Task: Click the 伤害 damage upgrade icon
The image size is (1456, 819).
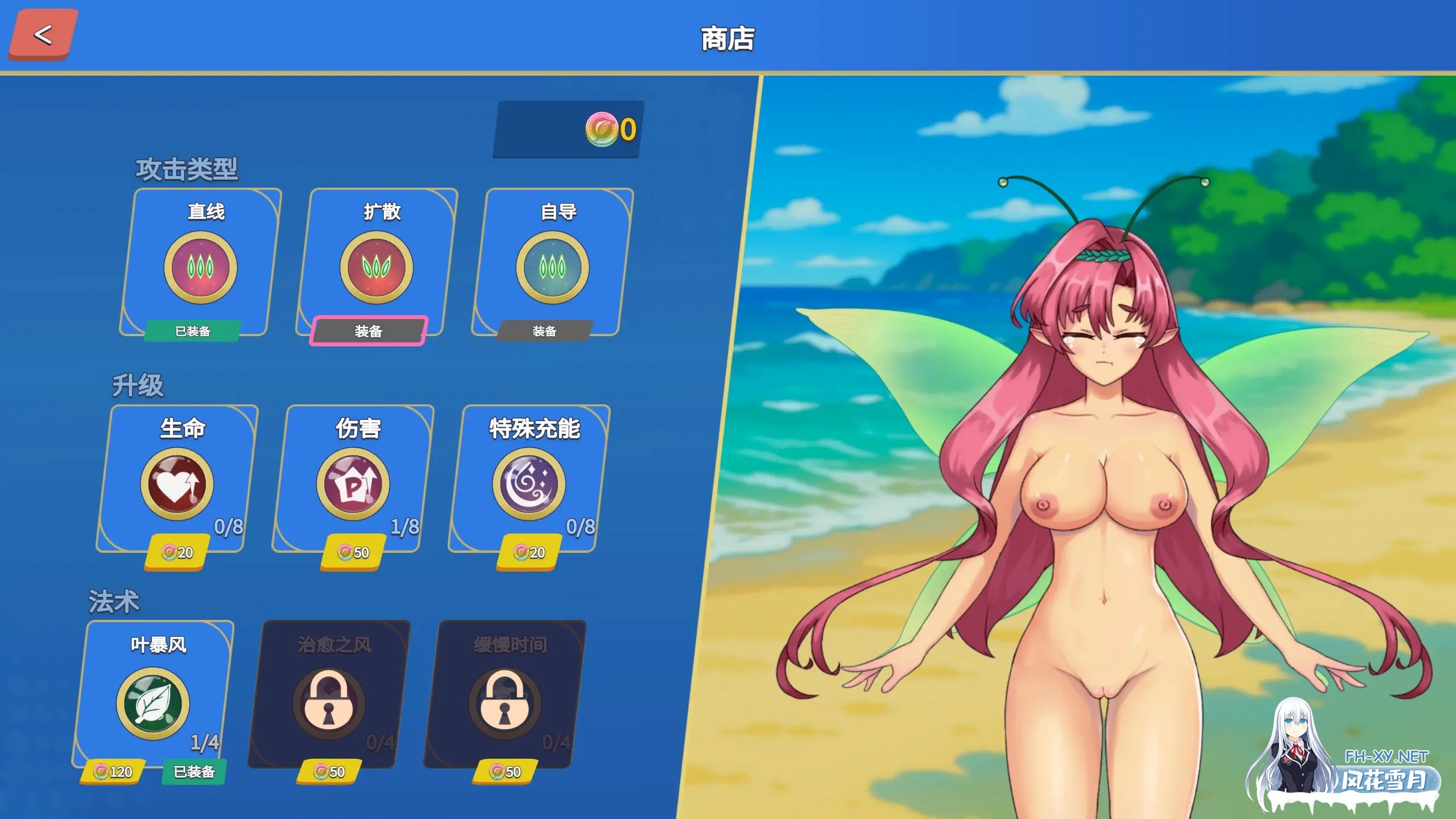Action: 353,483
